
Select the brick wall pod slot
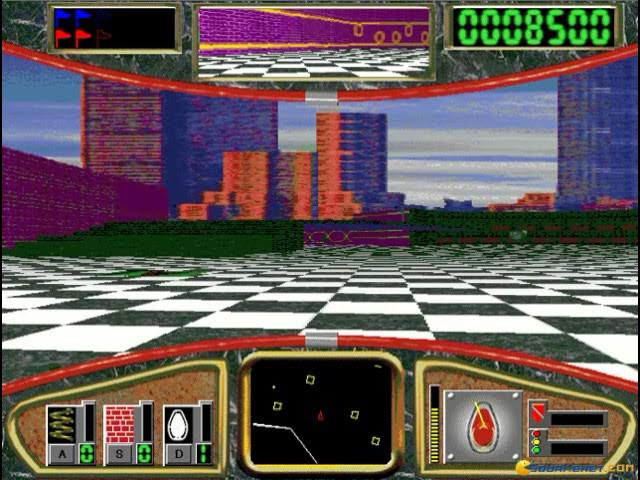pyautogui.click(x=119, y=424)
